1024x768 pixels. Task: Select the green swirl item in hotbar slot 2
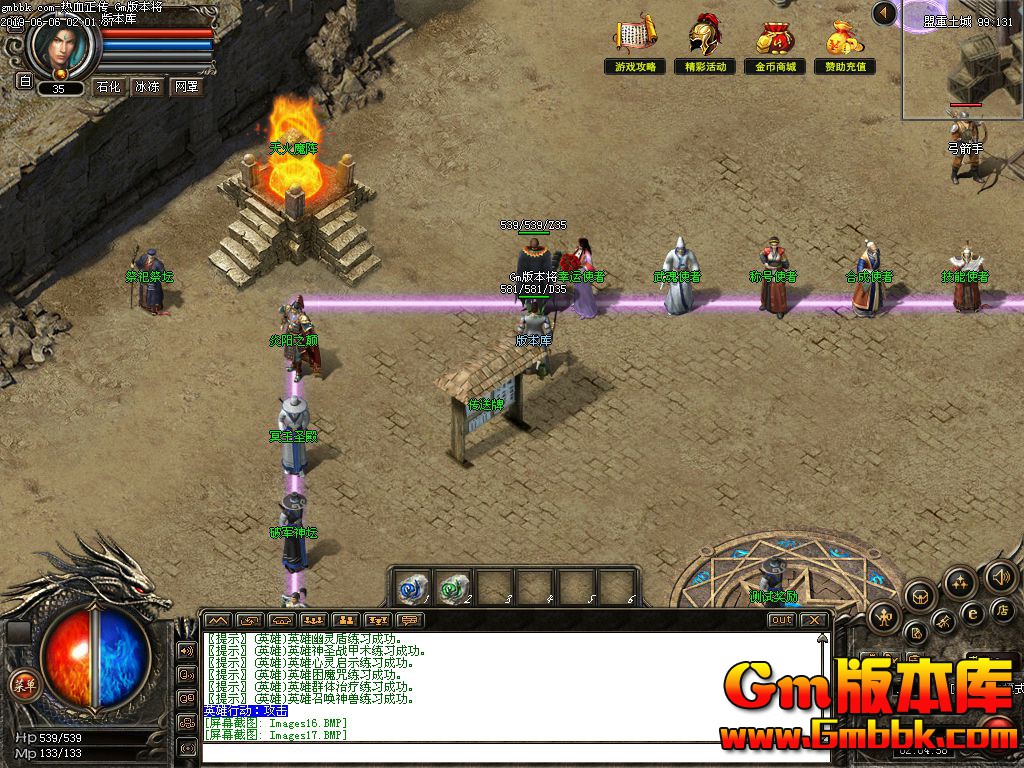pos(454,585)
